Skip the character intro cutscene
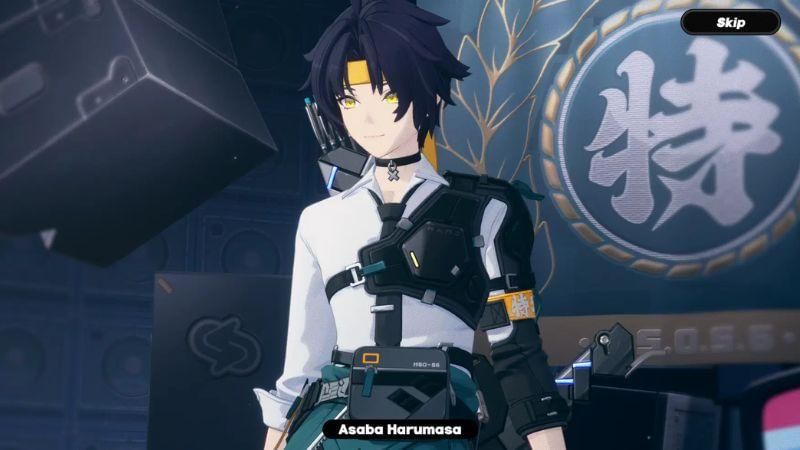 click(730, 22)
